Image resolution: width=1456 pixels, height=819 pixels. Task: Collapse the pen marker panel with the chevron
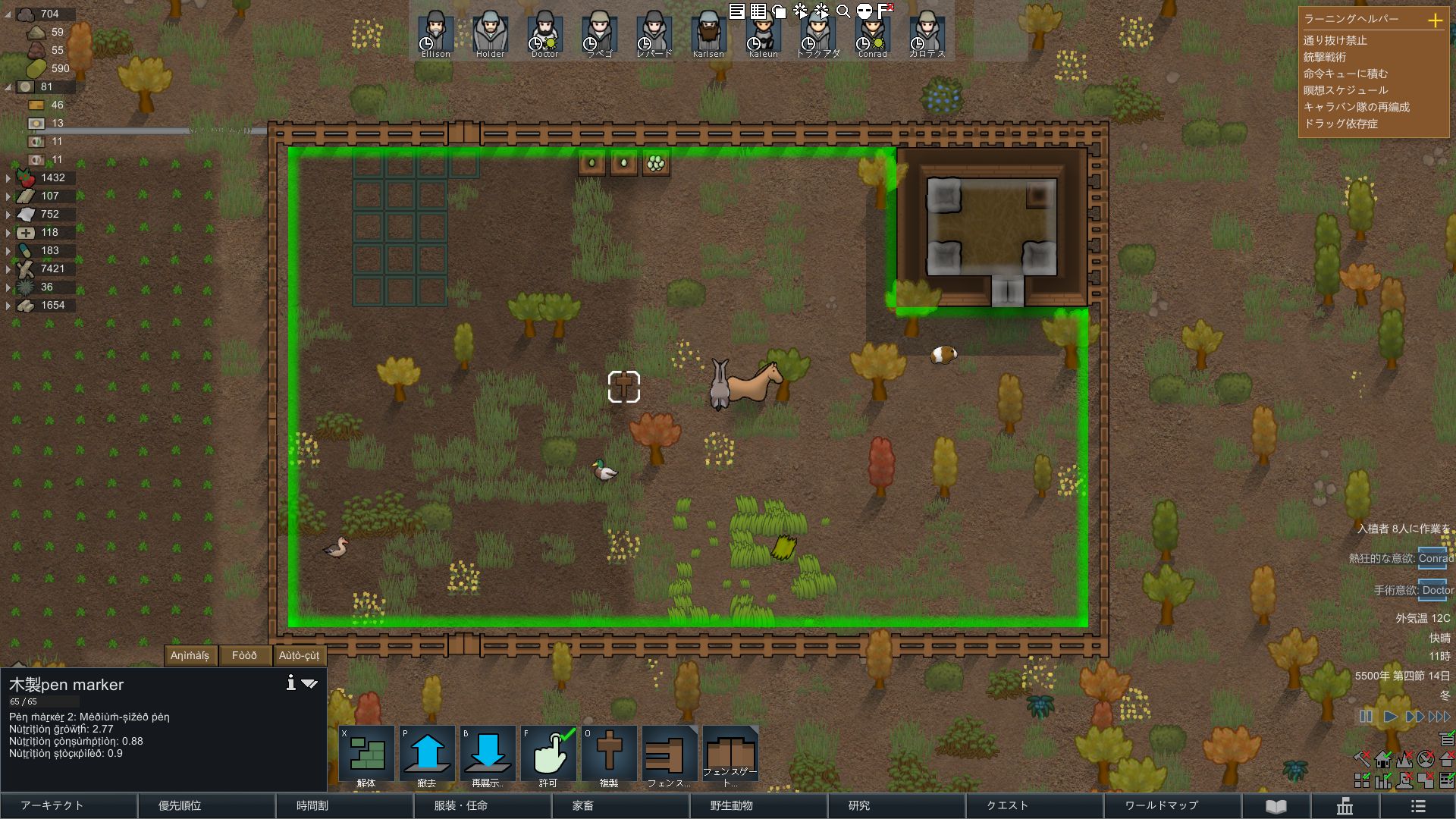(x=309, y=683)
